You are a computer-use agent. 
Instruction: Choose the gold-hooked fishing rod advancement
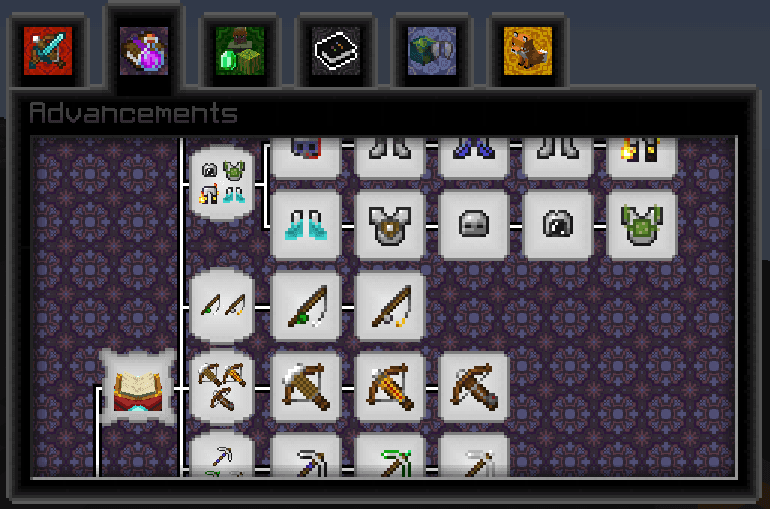coord(390,305)
